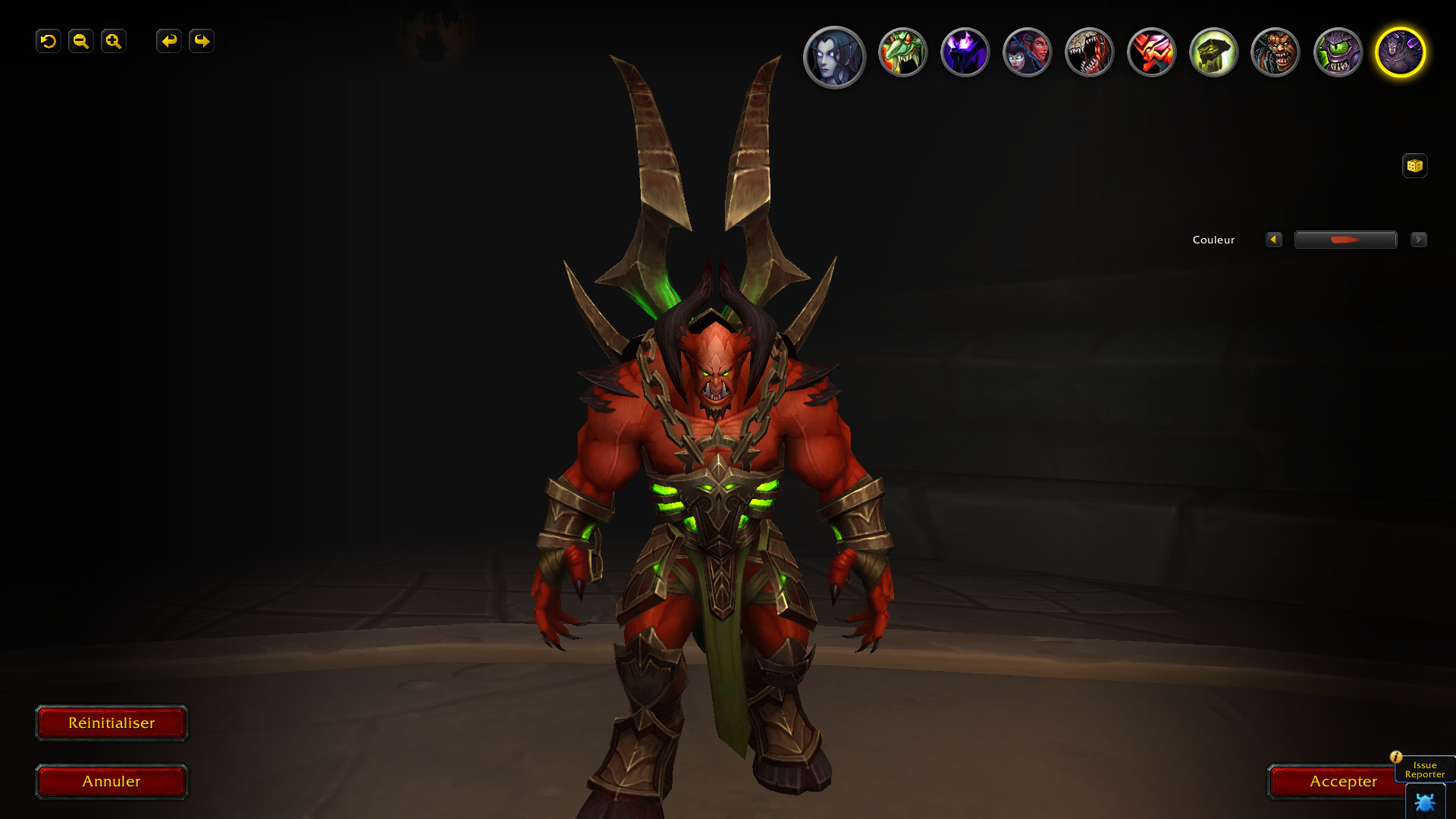Reset the camera view with the circular arrow
Image resolution: width=1456 pixels, height=819 pixels.
(49, 41)
